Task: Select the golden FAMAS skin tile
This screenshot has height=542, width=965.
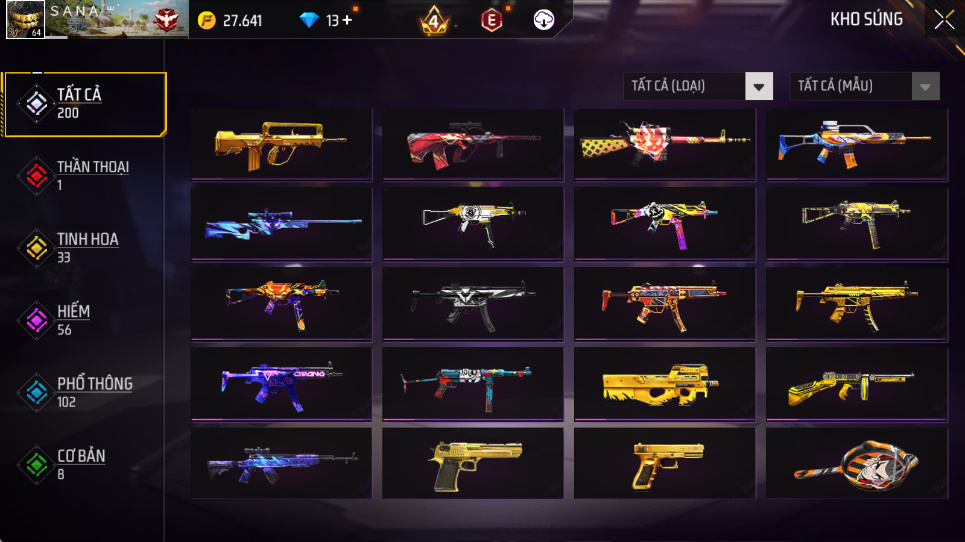Action: (x=281, y=144)
